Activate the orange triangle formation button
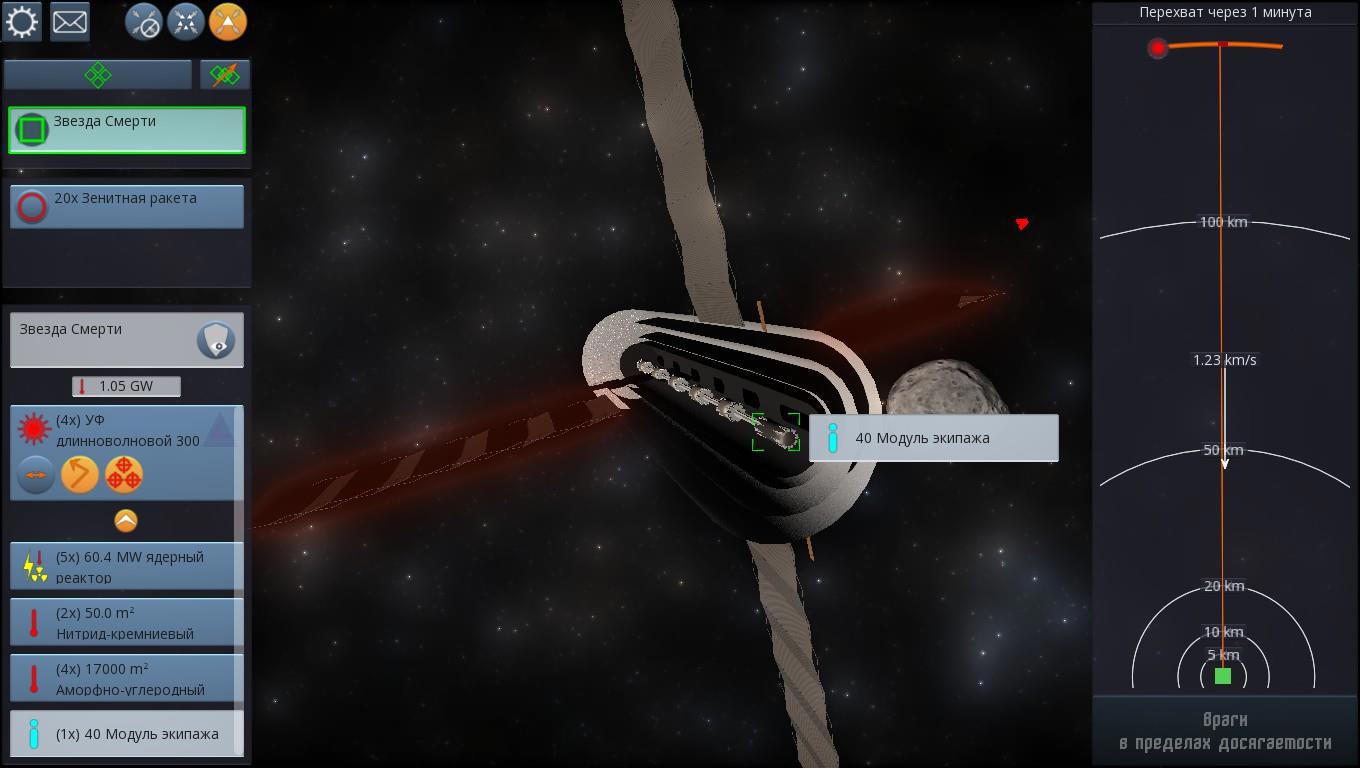 228,22
